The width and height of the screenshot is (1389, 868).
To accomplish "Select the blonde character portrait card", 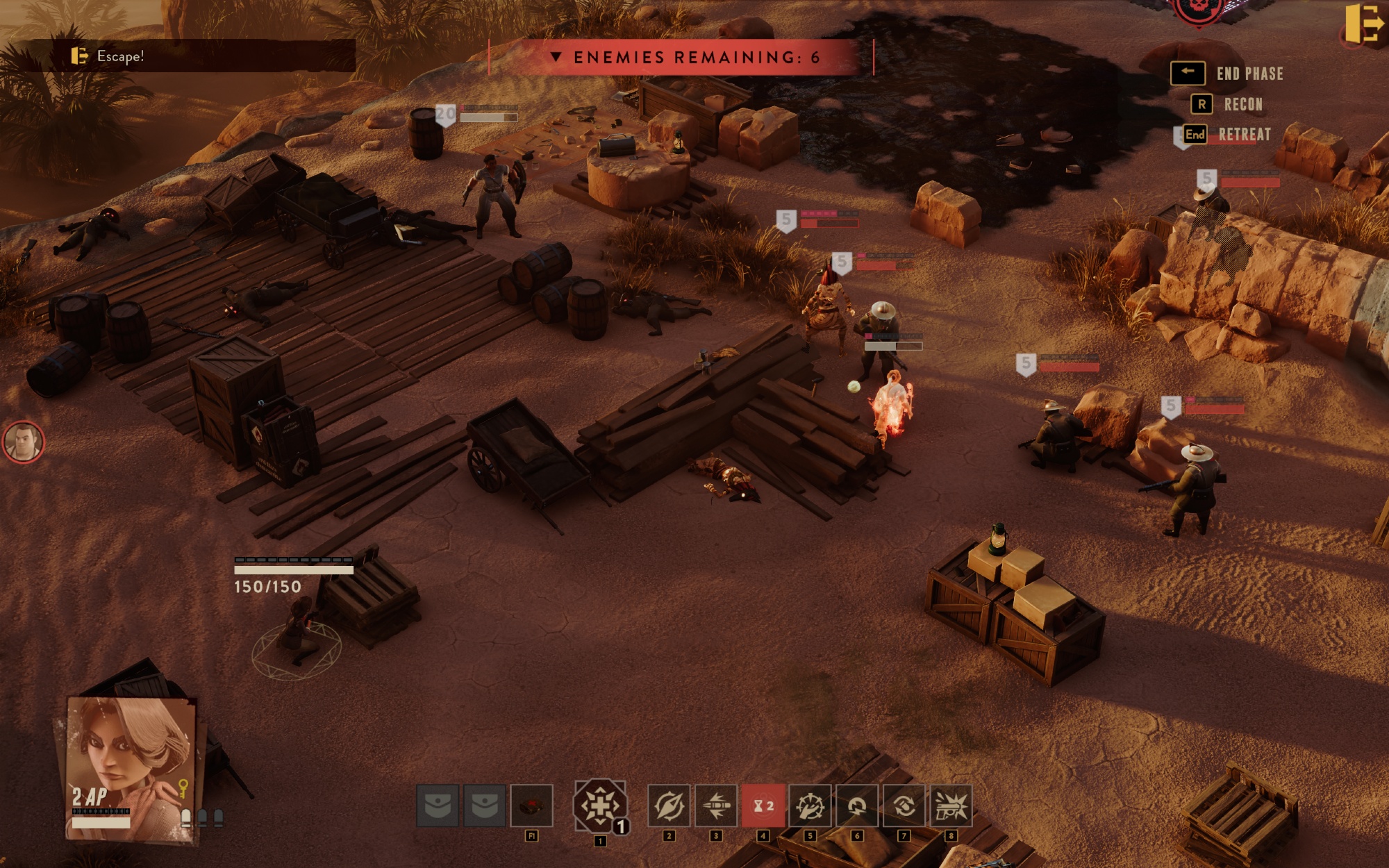I will click(131, 767).
